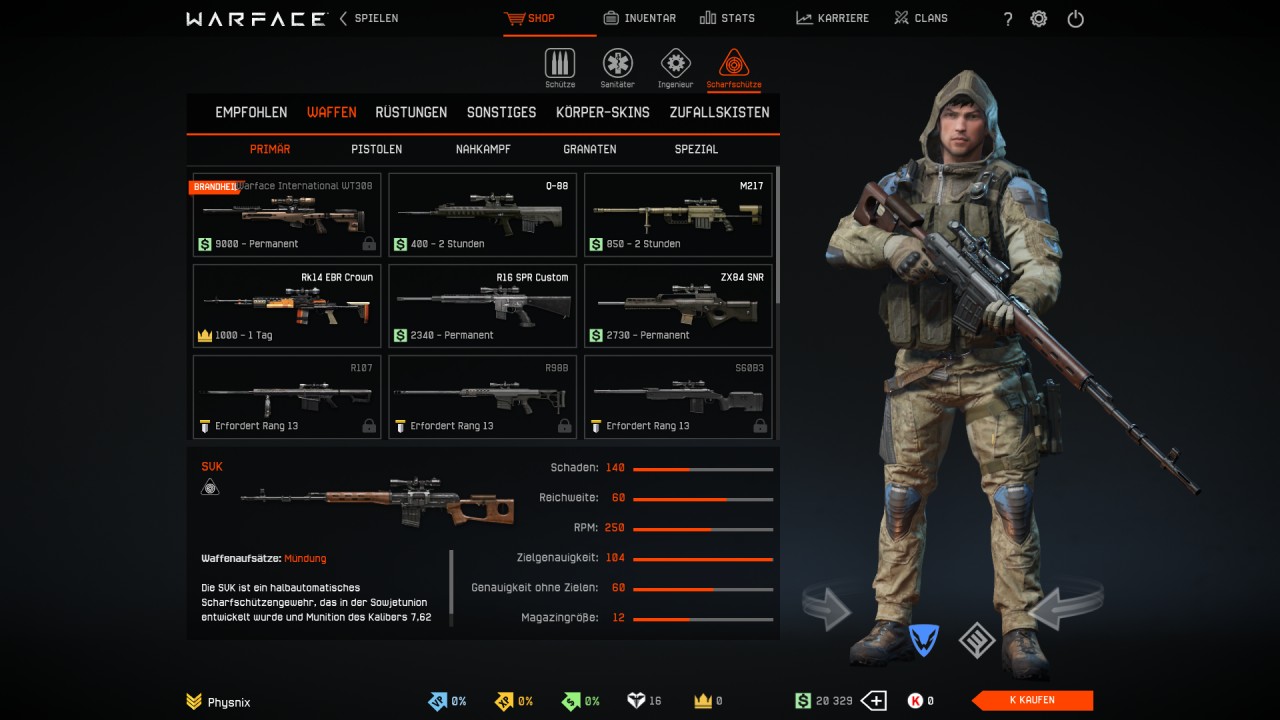Switch to the Zufallskisten tab
Viewport: 1280px width, 720px height.
tap(719, 112)
